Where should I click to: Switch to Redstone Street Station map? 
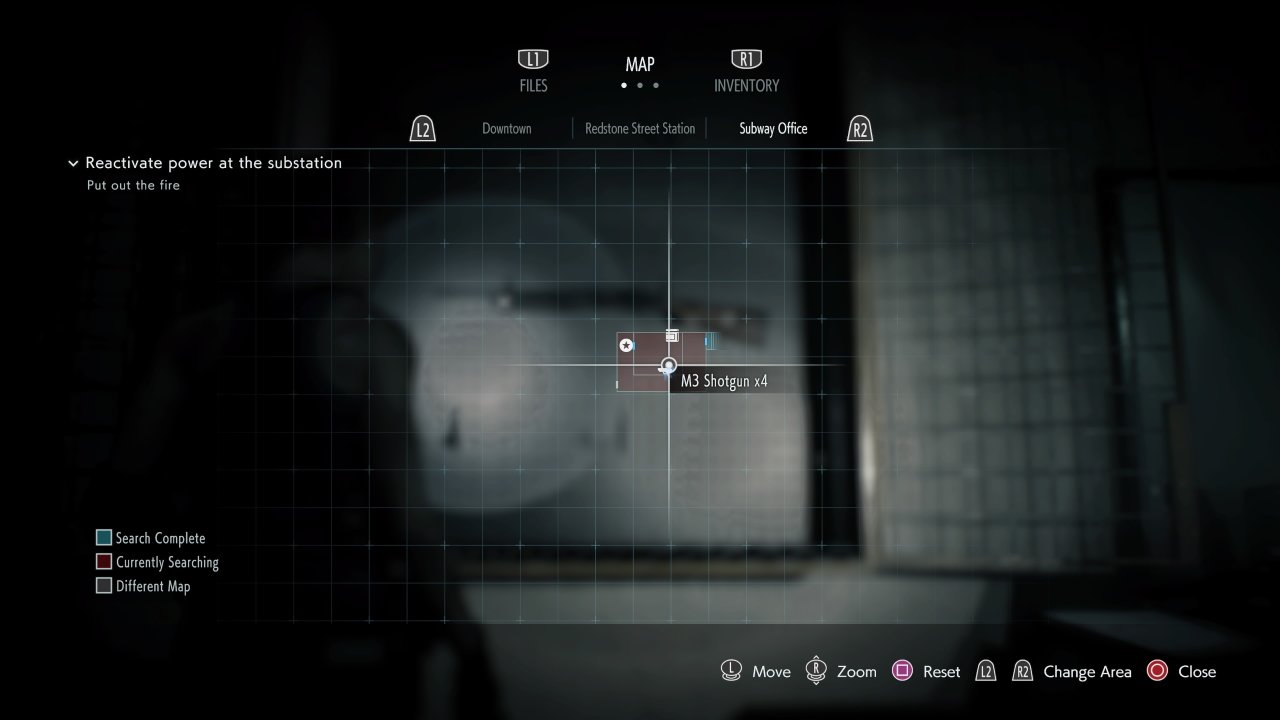640,129
